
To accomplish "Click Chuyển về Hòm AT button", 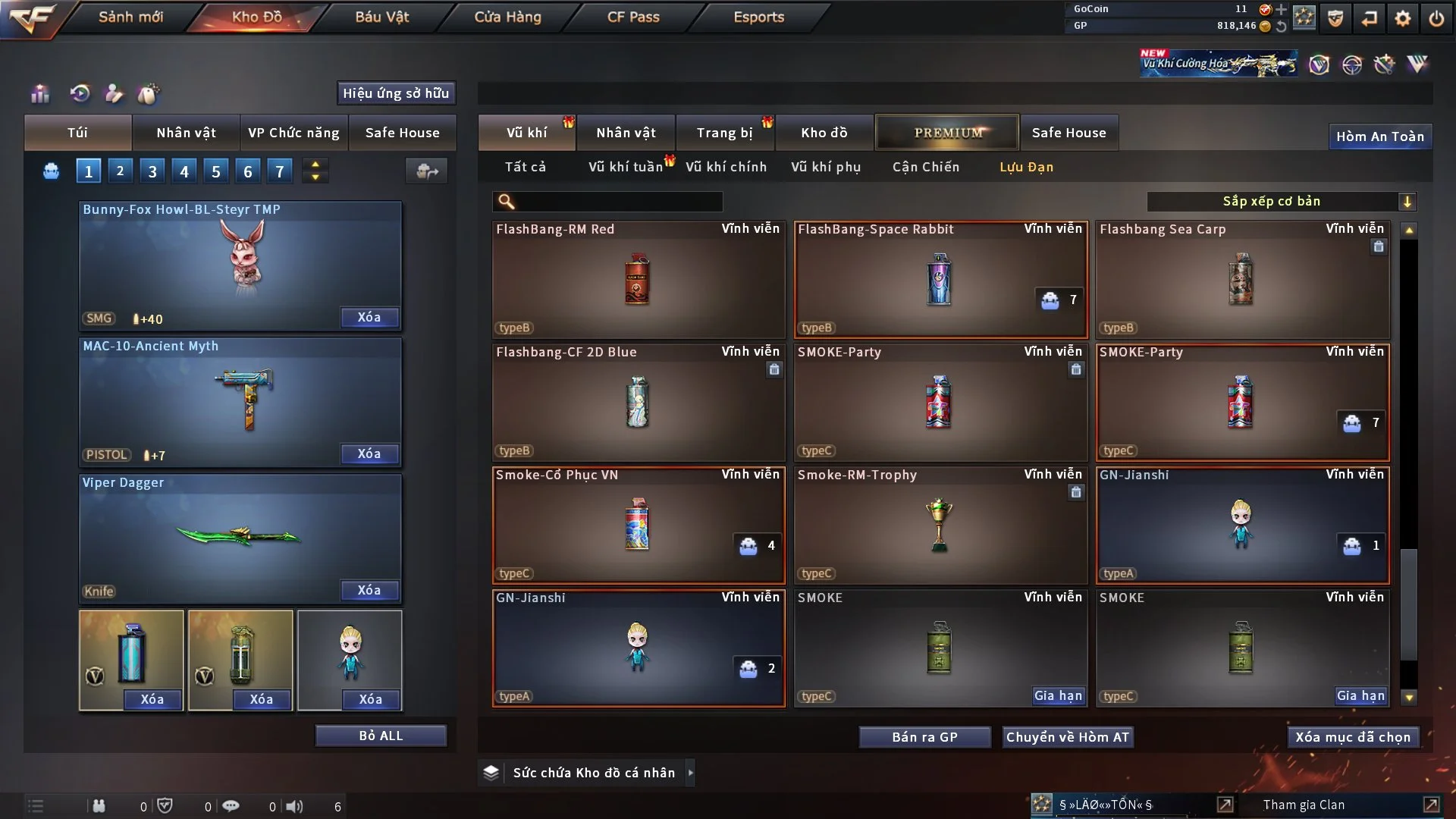I will click(1068, 737).
